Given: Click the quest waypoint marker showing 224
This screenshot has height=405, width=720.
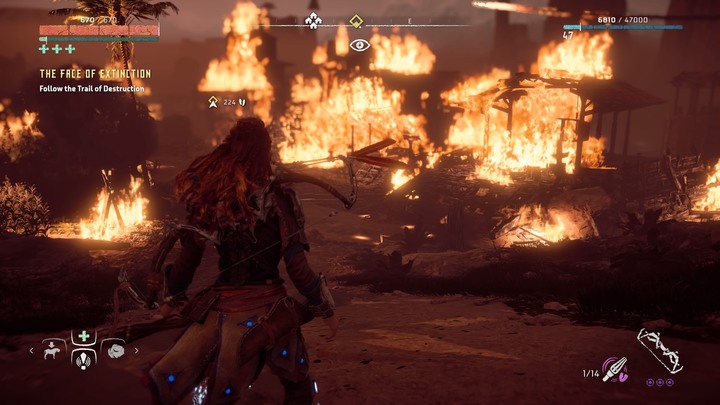Looking at the screenshot, I should point(214,101).
